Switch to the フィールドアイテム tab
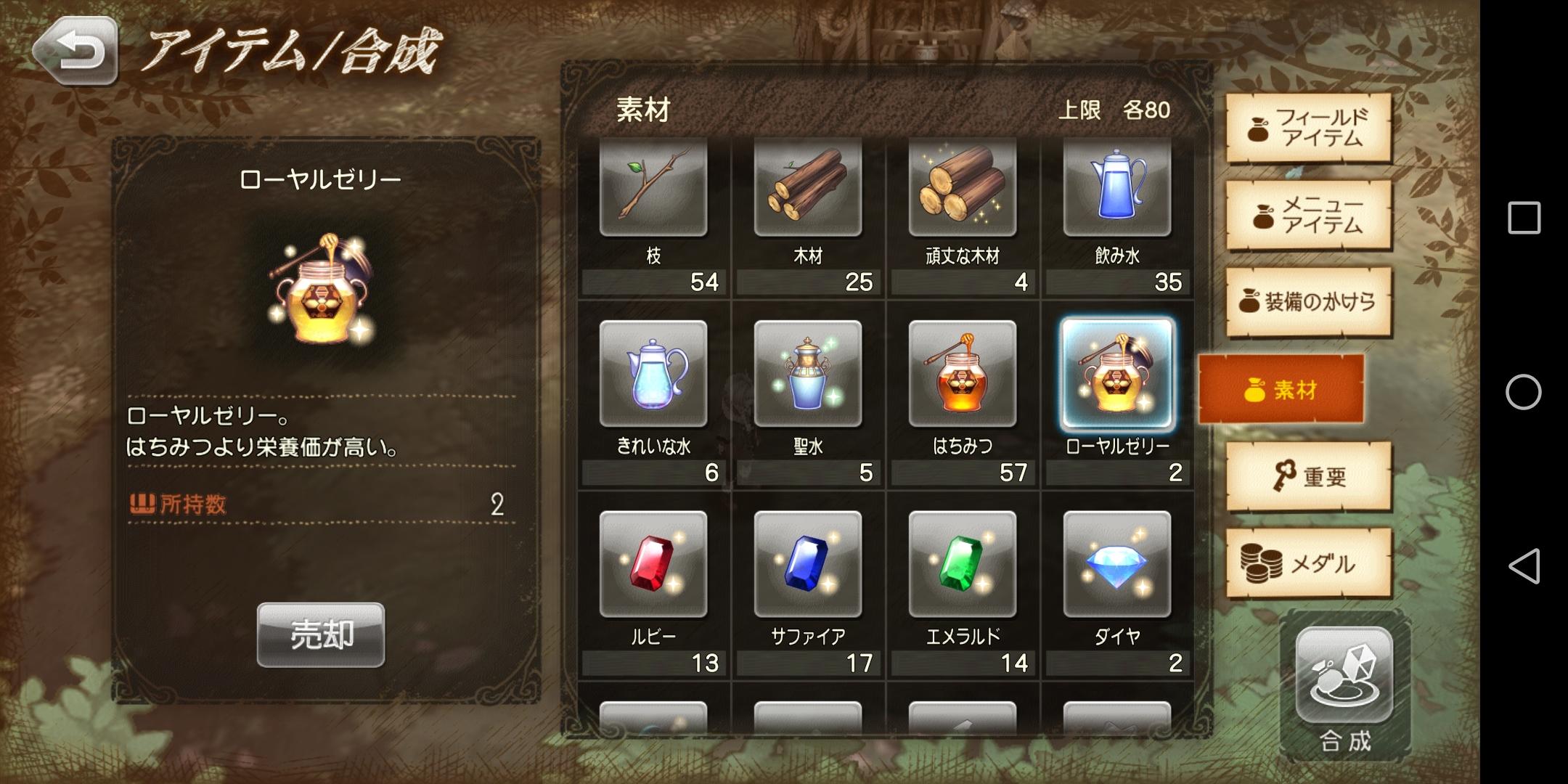Screen dimensions: 1568x784 [1307, 129]
